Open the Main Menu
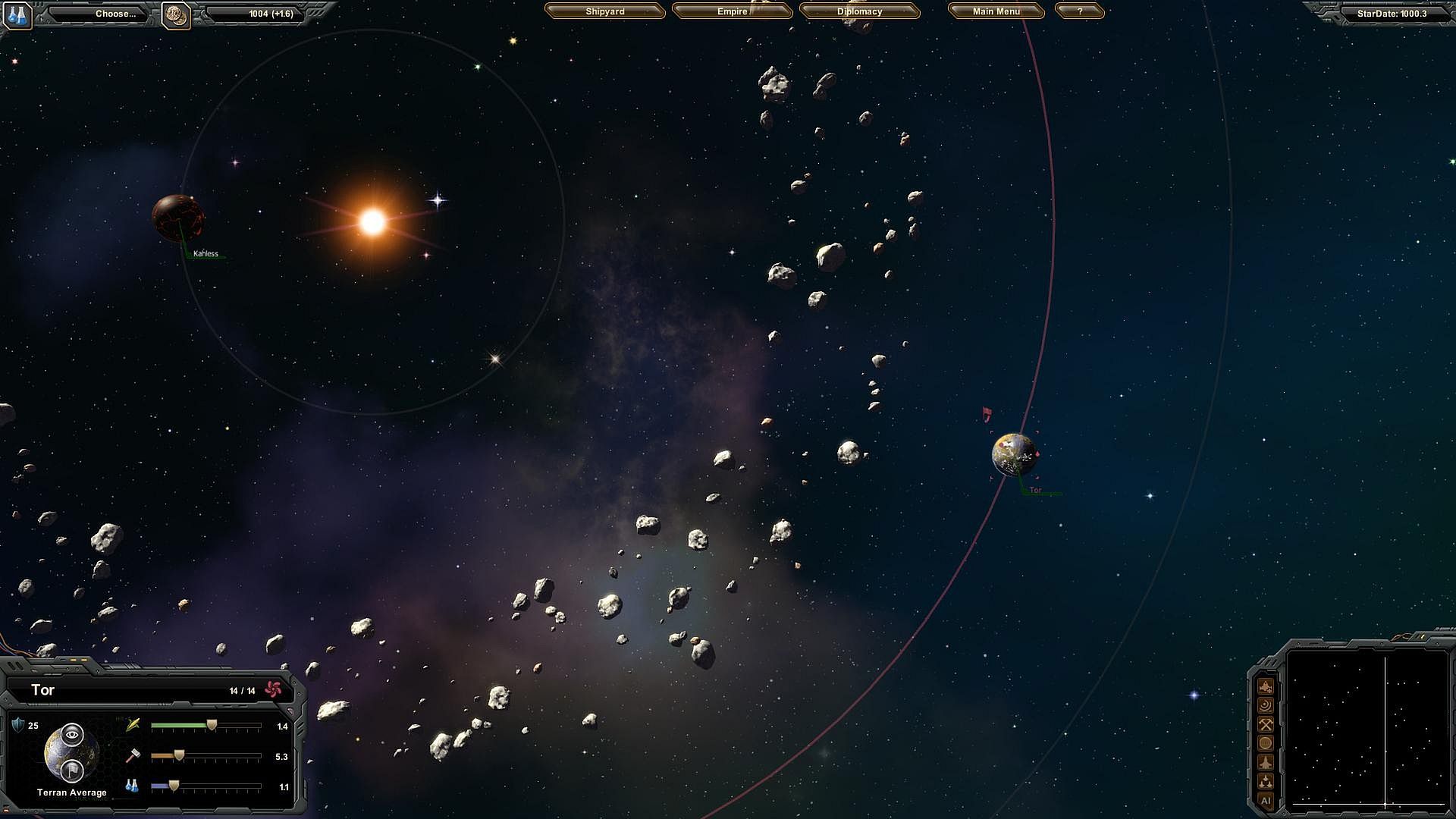Screen dimensions: 1456x819 996,11
